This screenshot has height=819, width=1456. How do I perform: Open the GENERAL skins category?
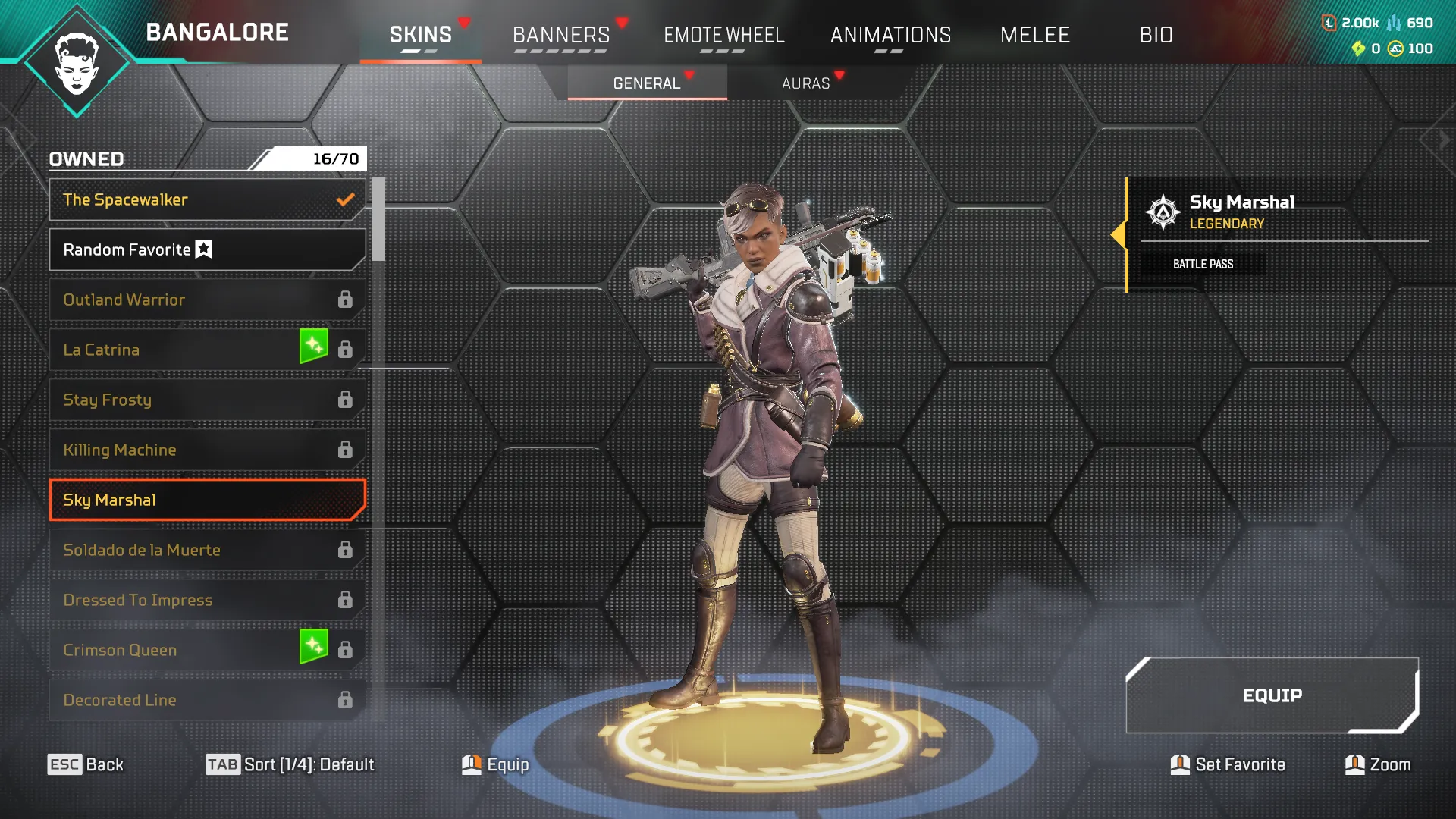coord(646,83)
